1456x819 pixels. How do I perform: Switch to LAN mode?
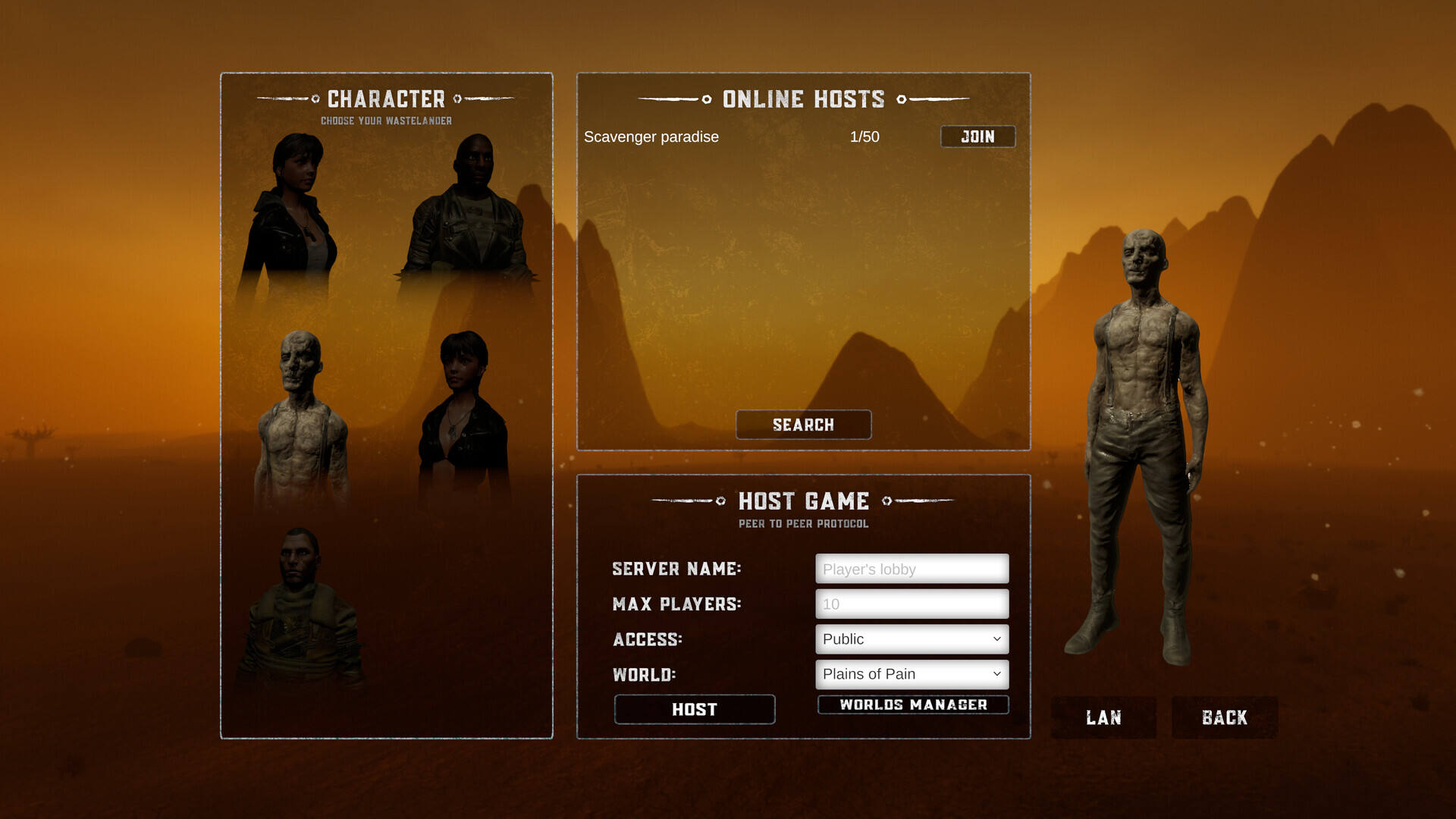coord(1103,717)
